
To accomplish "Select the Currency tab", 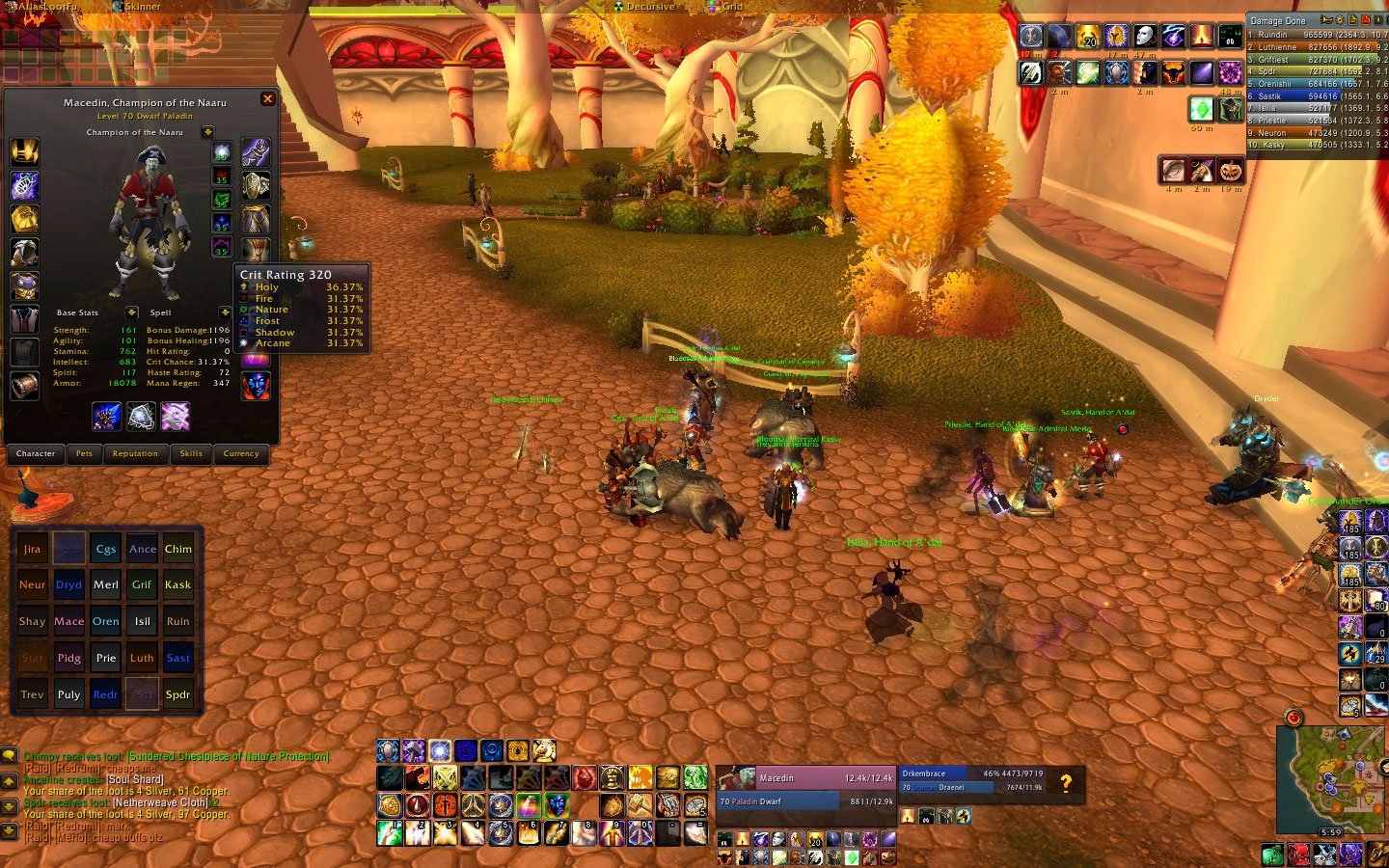I will click(x=241, y=453).
